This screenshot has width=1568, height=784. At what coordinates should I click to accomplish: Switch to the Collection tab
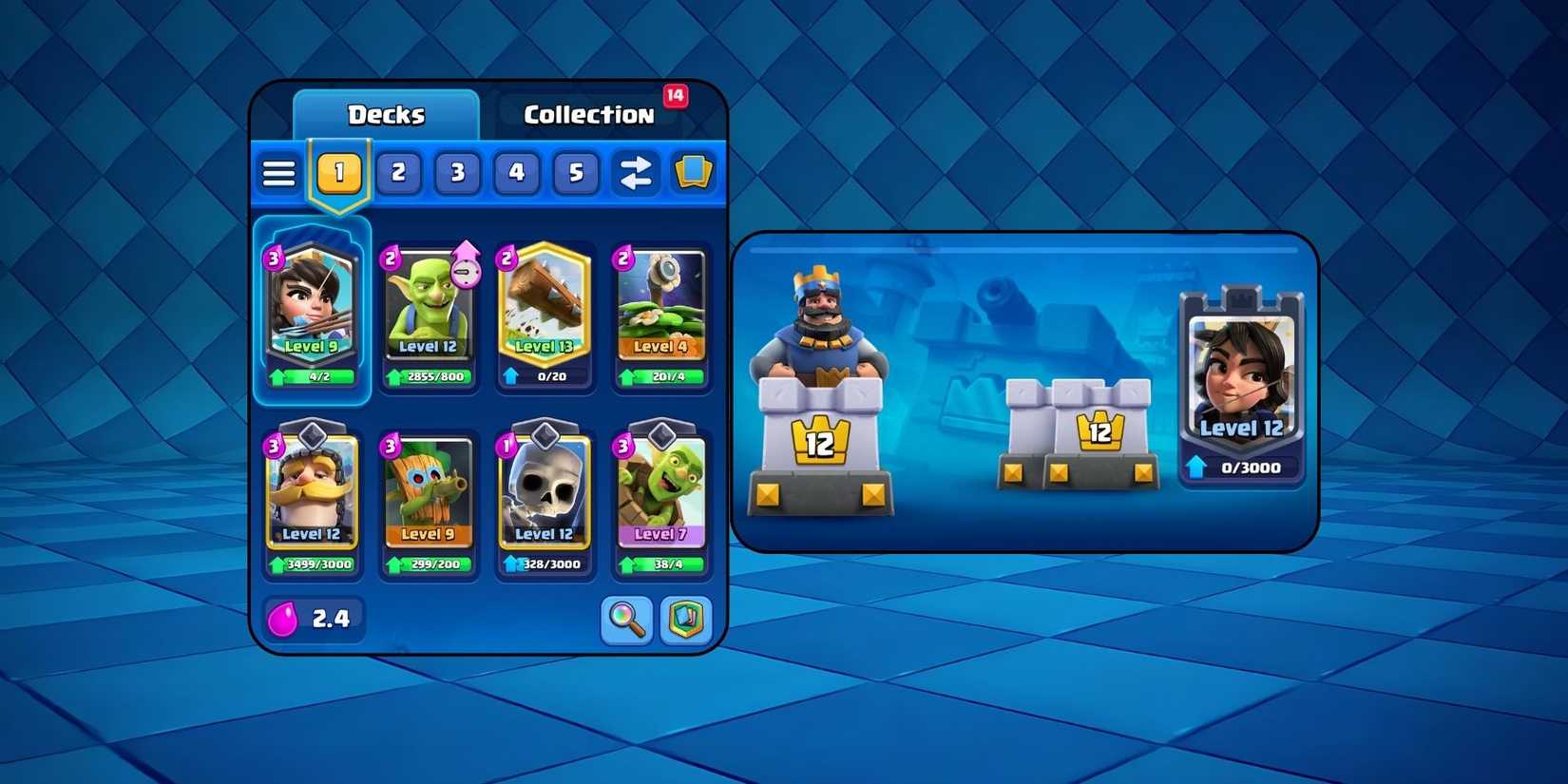click(587, 114)
